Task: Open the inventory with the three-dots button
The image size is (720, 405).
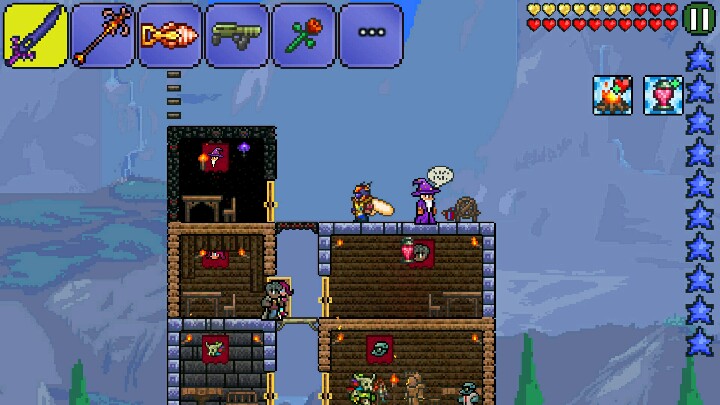Action: [371, 35]
